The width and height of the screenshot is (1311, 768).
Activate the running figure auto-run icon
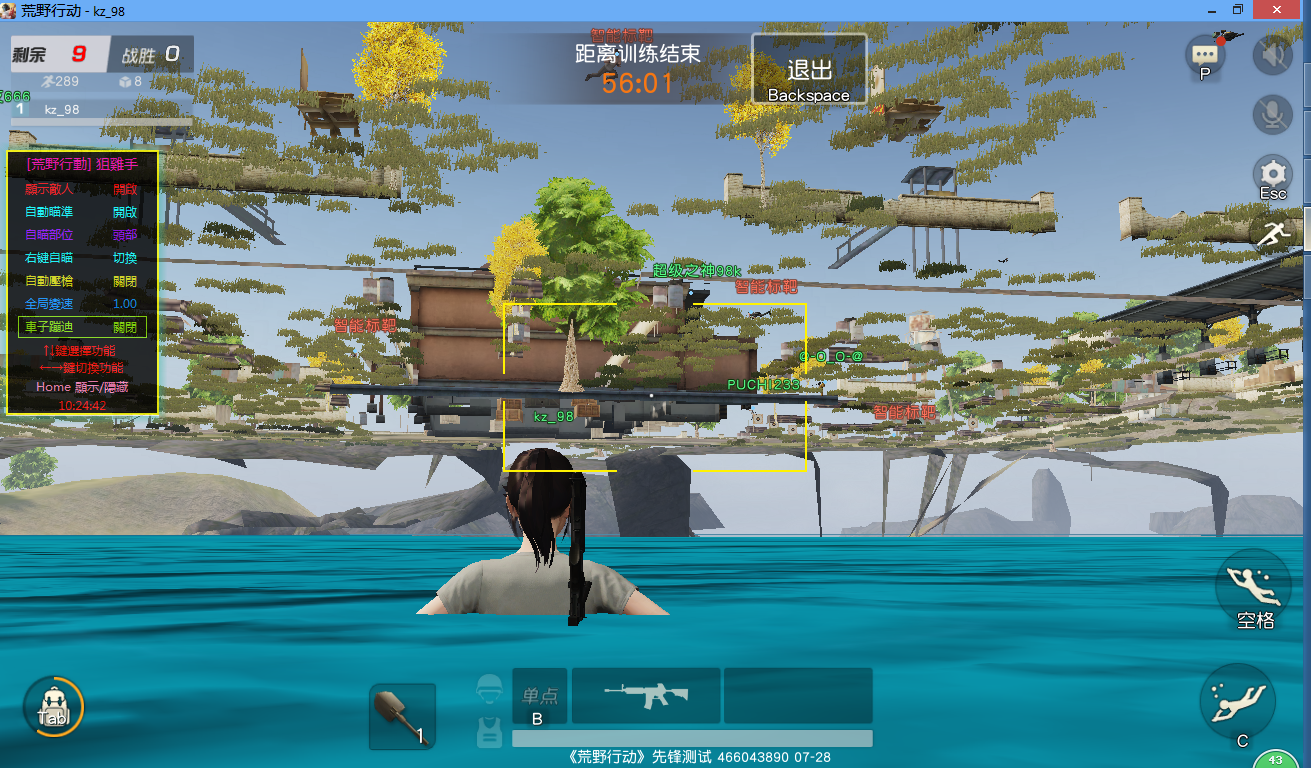click(1273, 235)
